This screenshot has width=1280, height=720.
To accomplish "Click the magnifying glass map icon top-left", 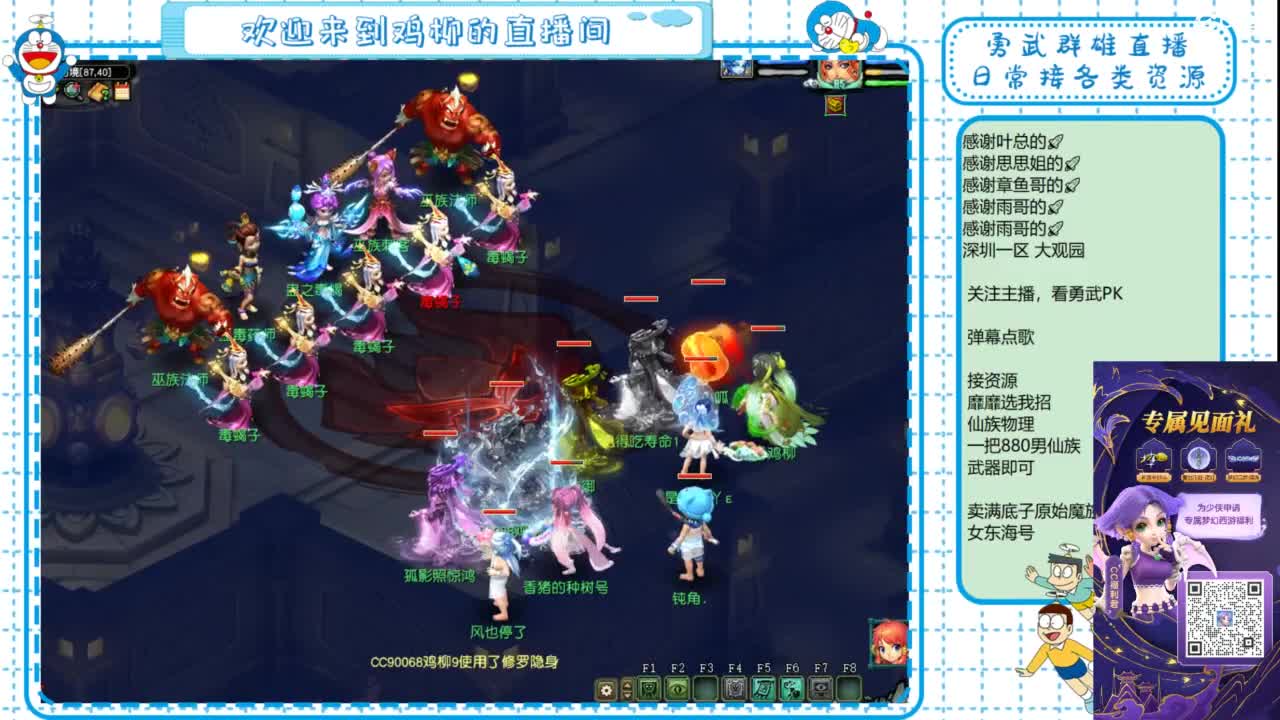I will click(72, 91).
